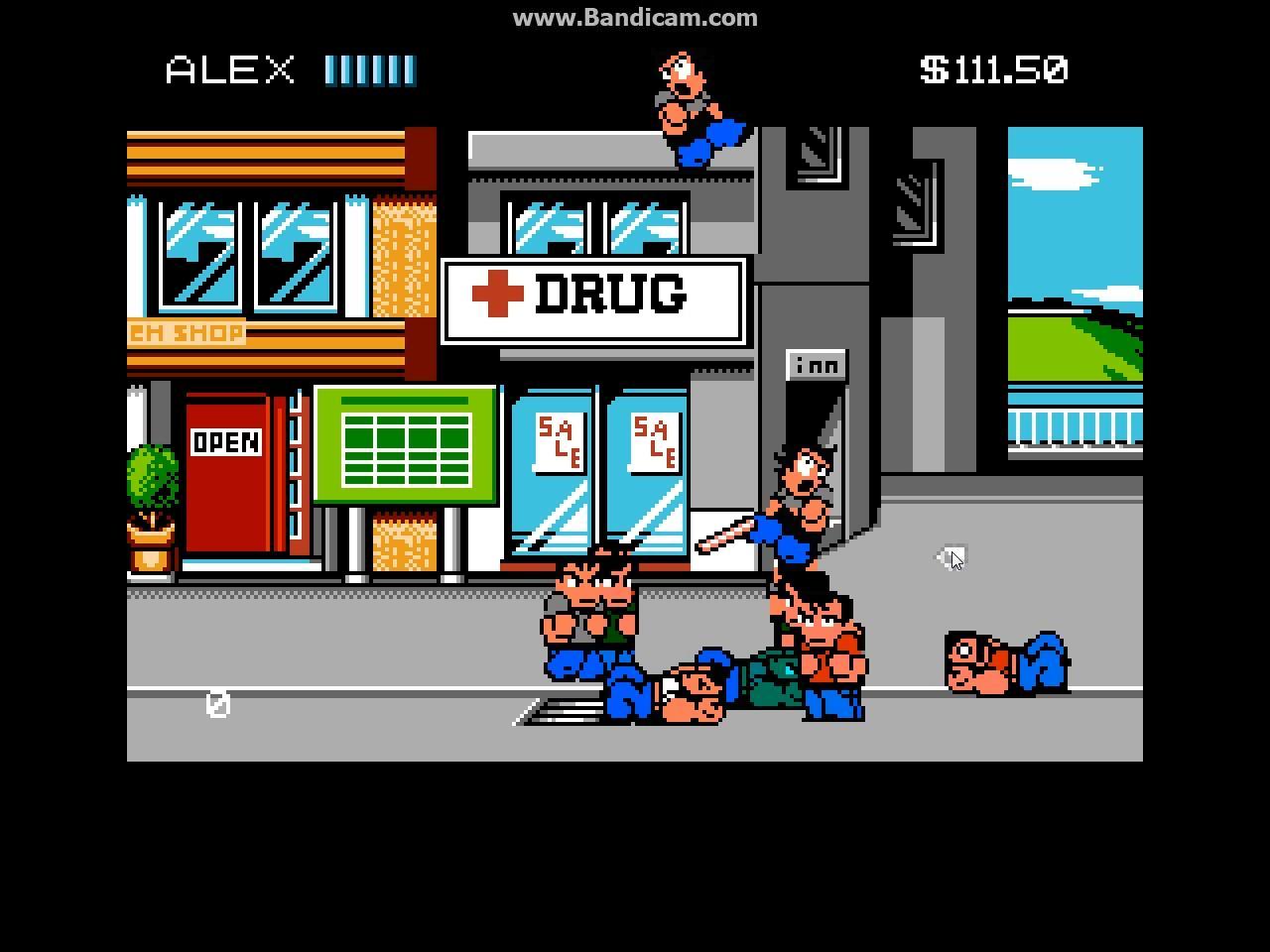
Task: Click Alex's blue health bar segments
Action: click(x=369, y=68)
